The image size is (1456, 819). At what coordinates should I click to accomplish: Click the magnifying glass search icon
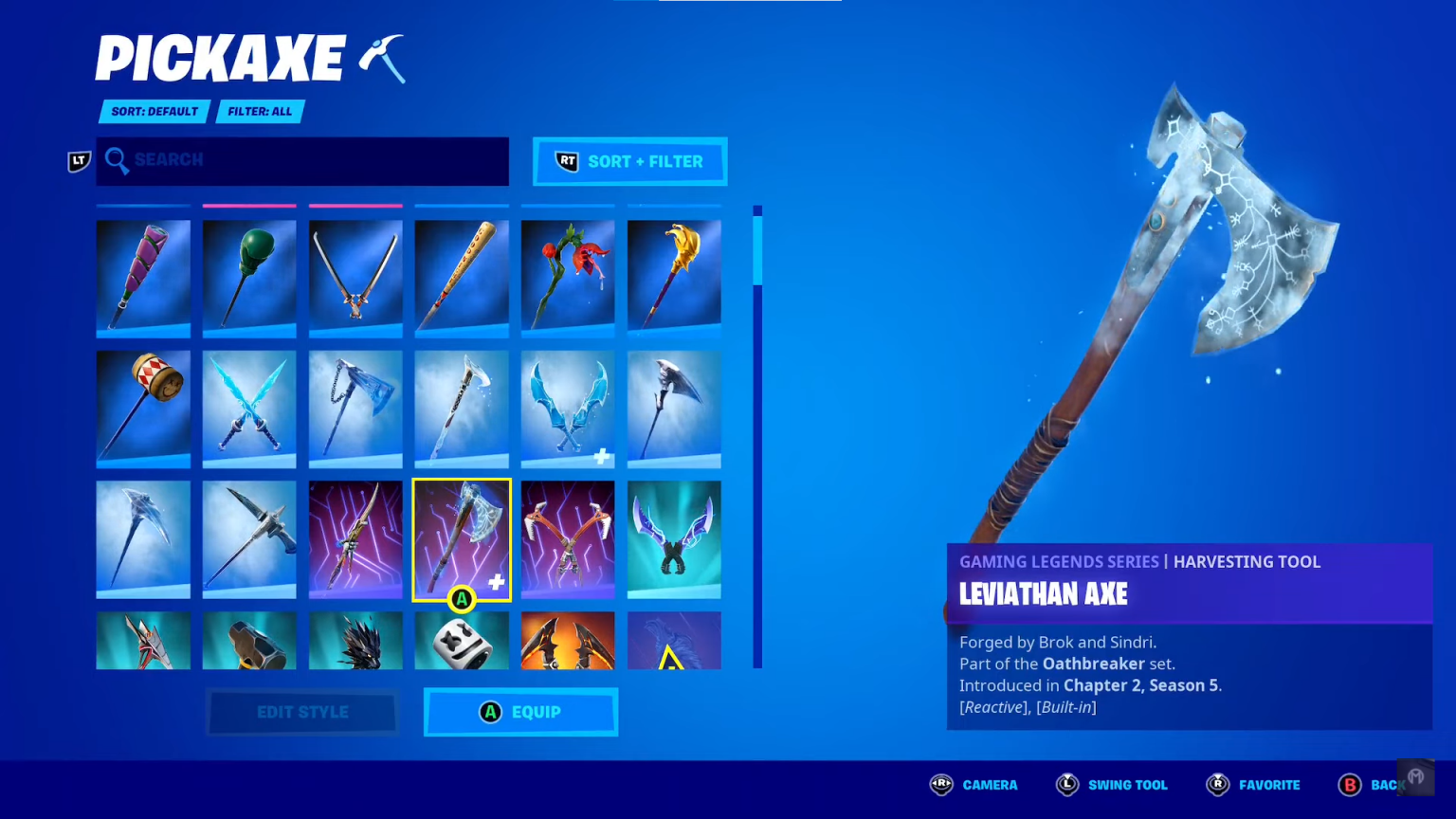coord(117,161)
